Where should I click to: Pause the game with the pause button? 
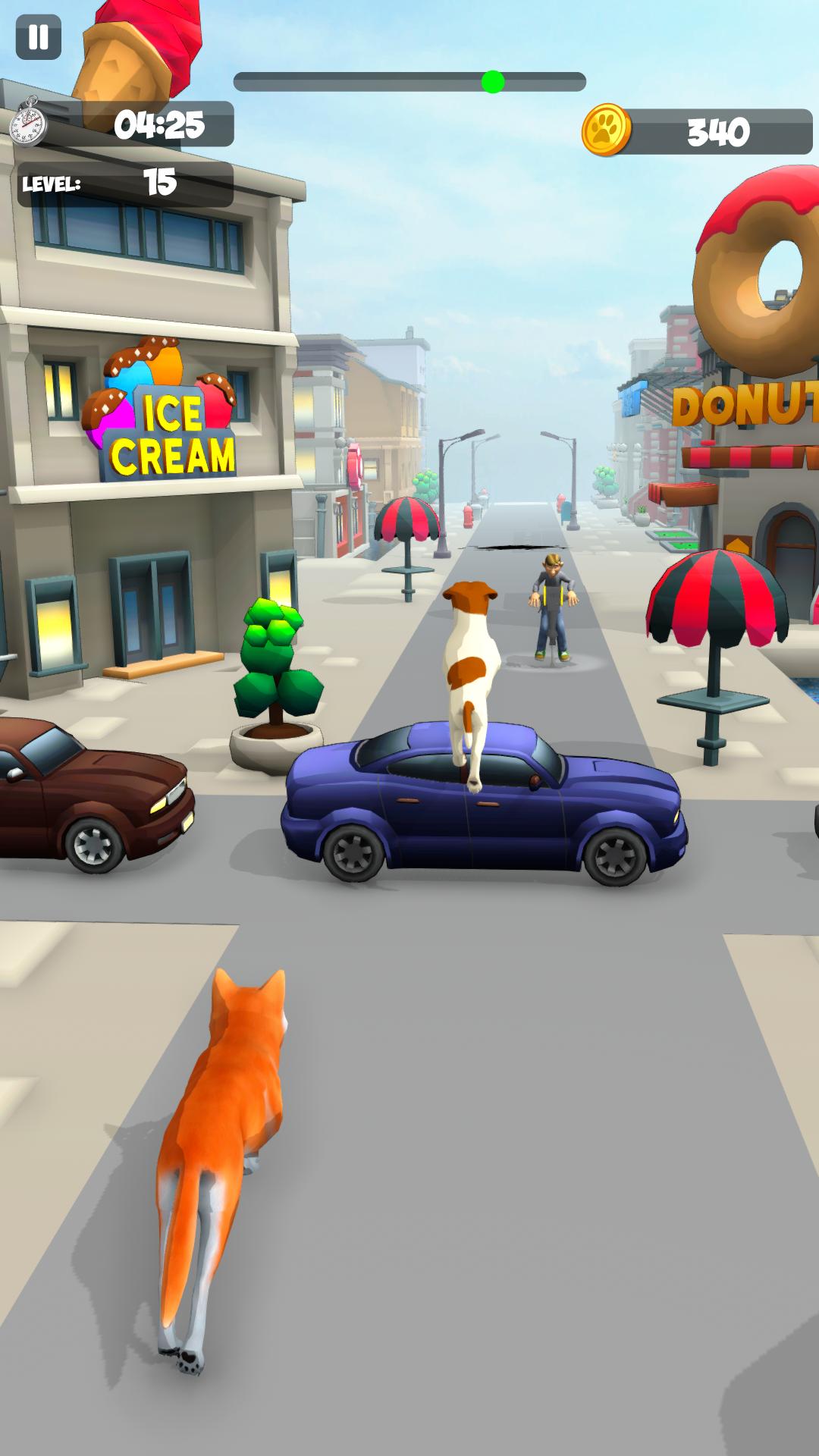coord(38,36)
